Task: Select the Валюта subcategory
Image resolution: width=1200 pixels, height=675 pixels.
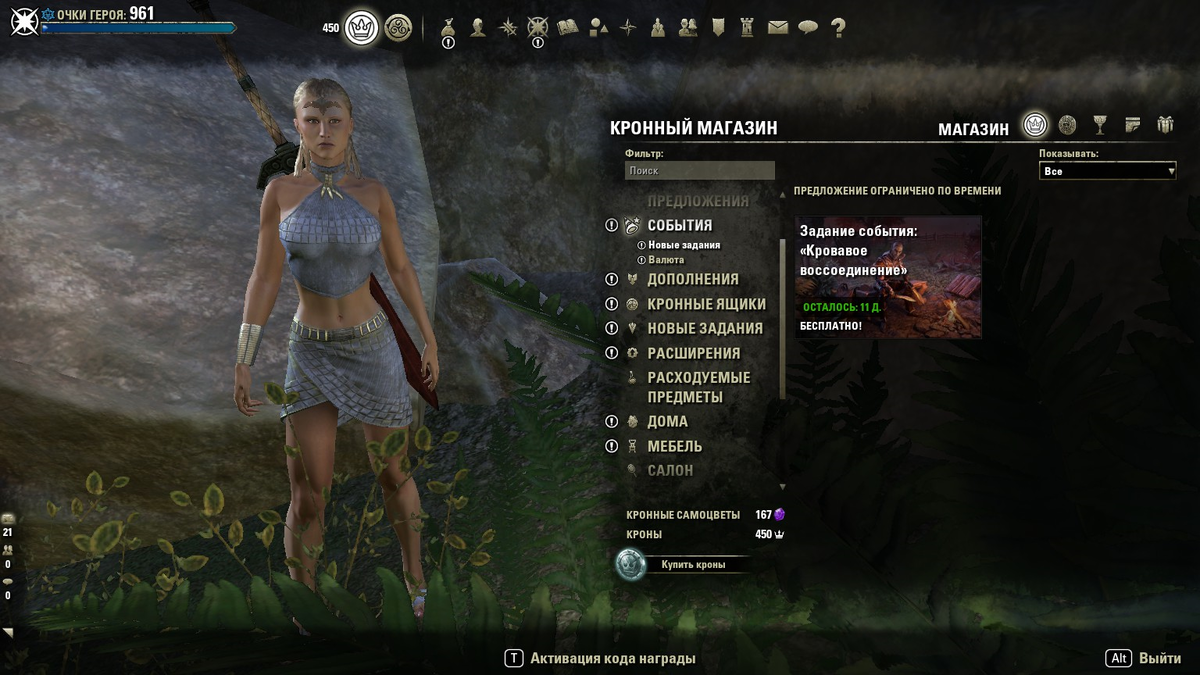Action: [x=666, y=260]
